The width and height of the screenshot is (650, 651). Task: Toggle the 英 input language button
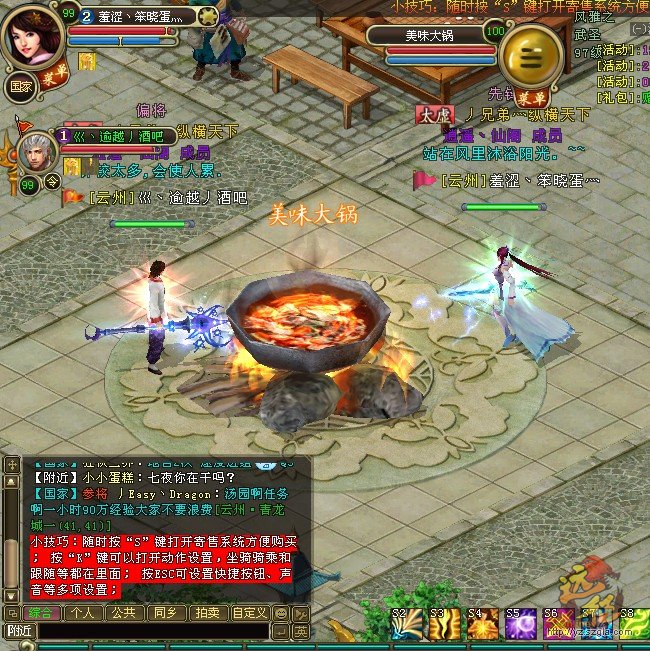click(300, 631)
